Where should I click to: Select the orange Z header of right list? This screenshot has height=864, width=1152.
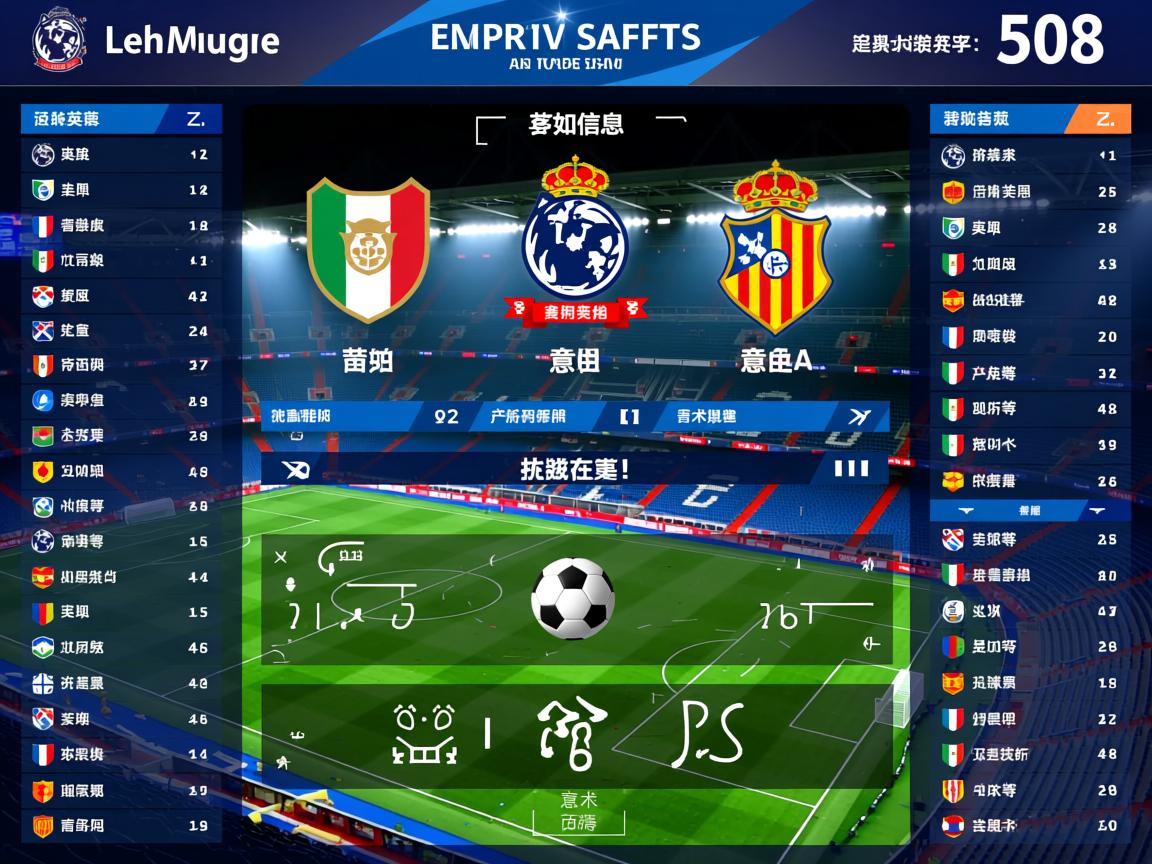1104,119
